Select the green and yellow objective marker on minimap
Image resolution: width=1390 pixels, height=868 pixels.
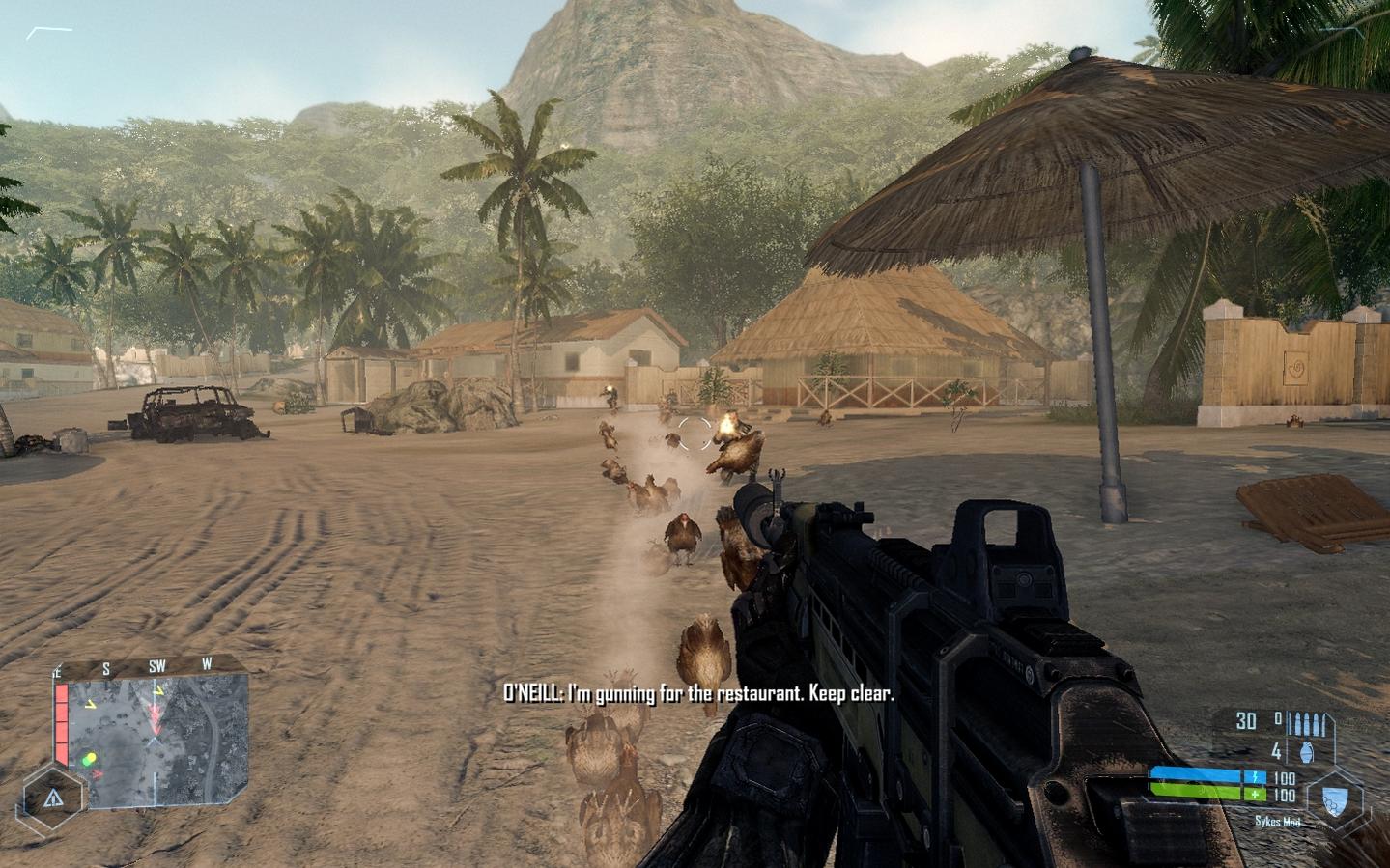[x=89, y=758]
